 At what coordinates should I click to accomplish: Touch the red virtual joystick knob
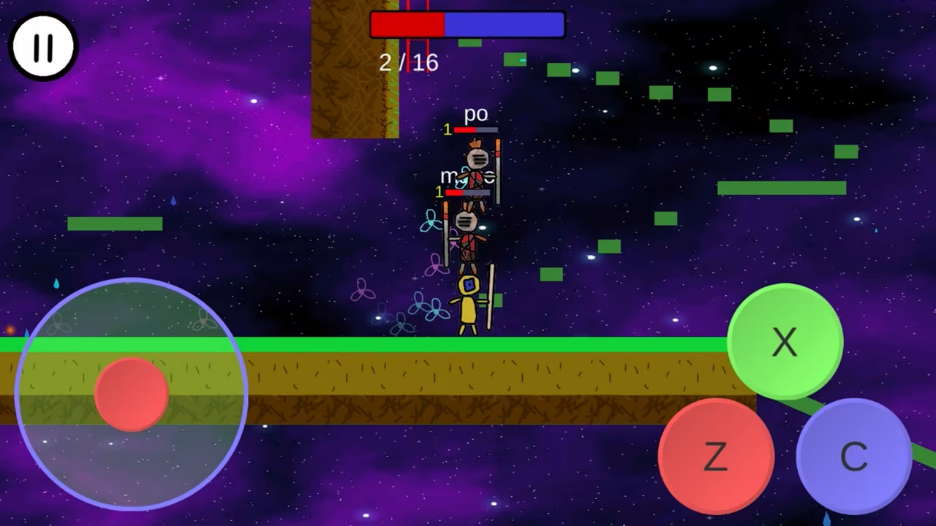(132, 394)
